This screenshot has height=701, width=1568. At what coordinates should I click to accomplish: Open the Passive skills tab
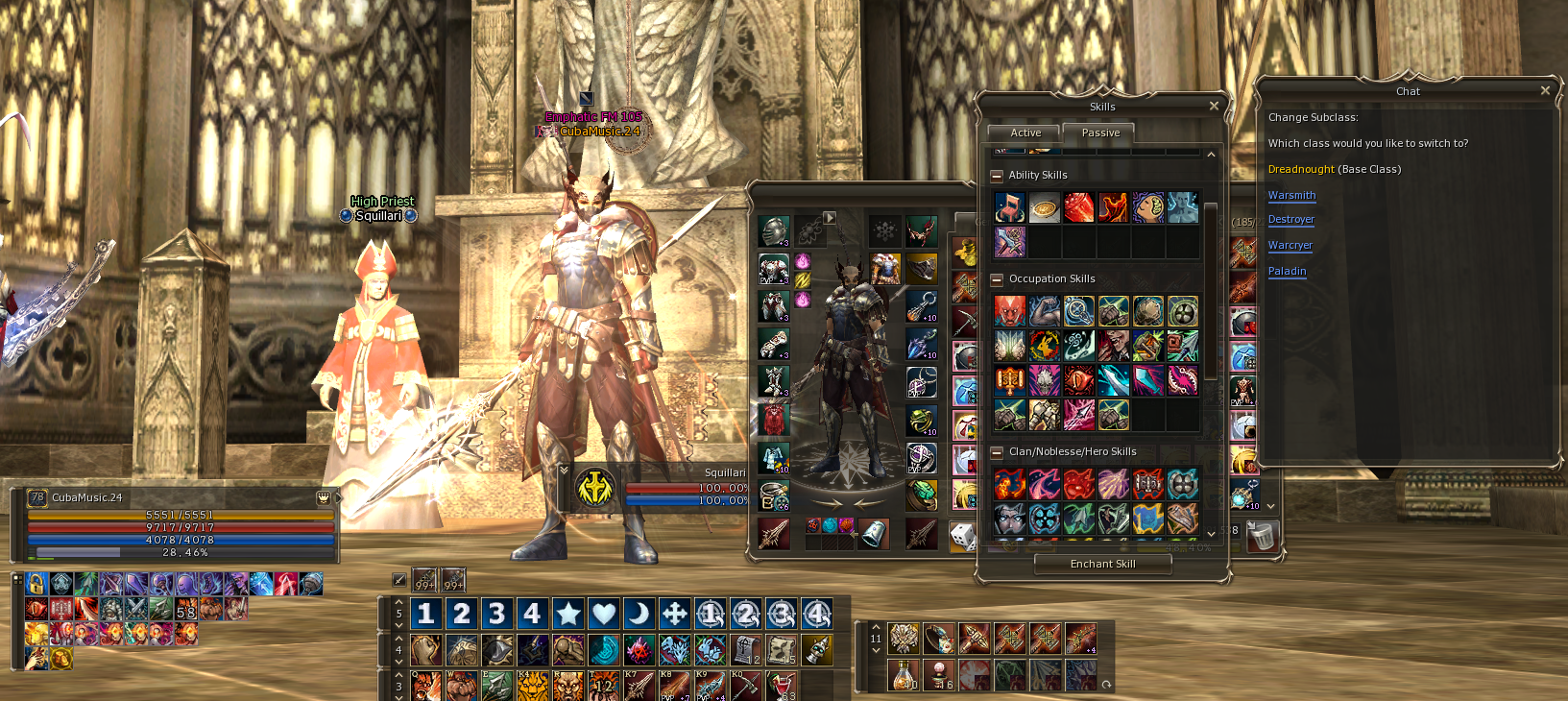tap(1099, 133)
